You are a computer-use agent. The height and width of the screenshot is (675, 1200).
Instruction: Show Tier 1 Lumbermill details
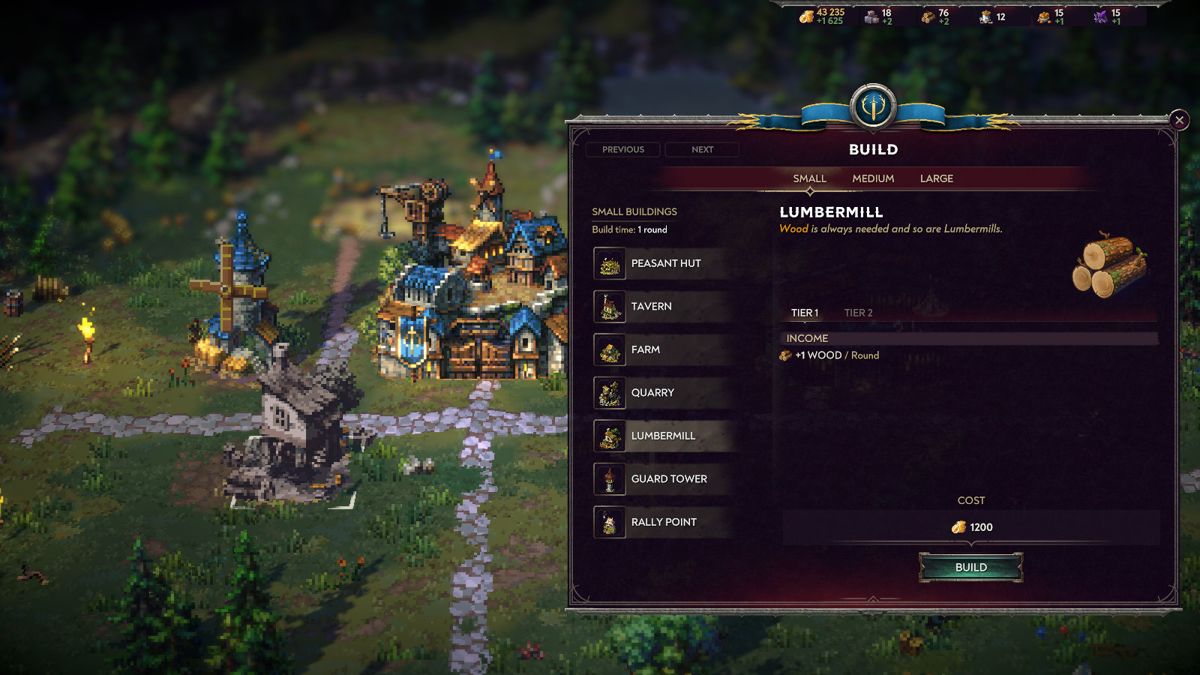click(x=804, y=313)
